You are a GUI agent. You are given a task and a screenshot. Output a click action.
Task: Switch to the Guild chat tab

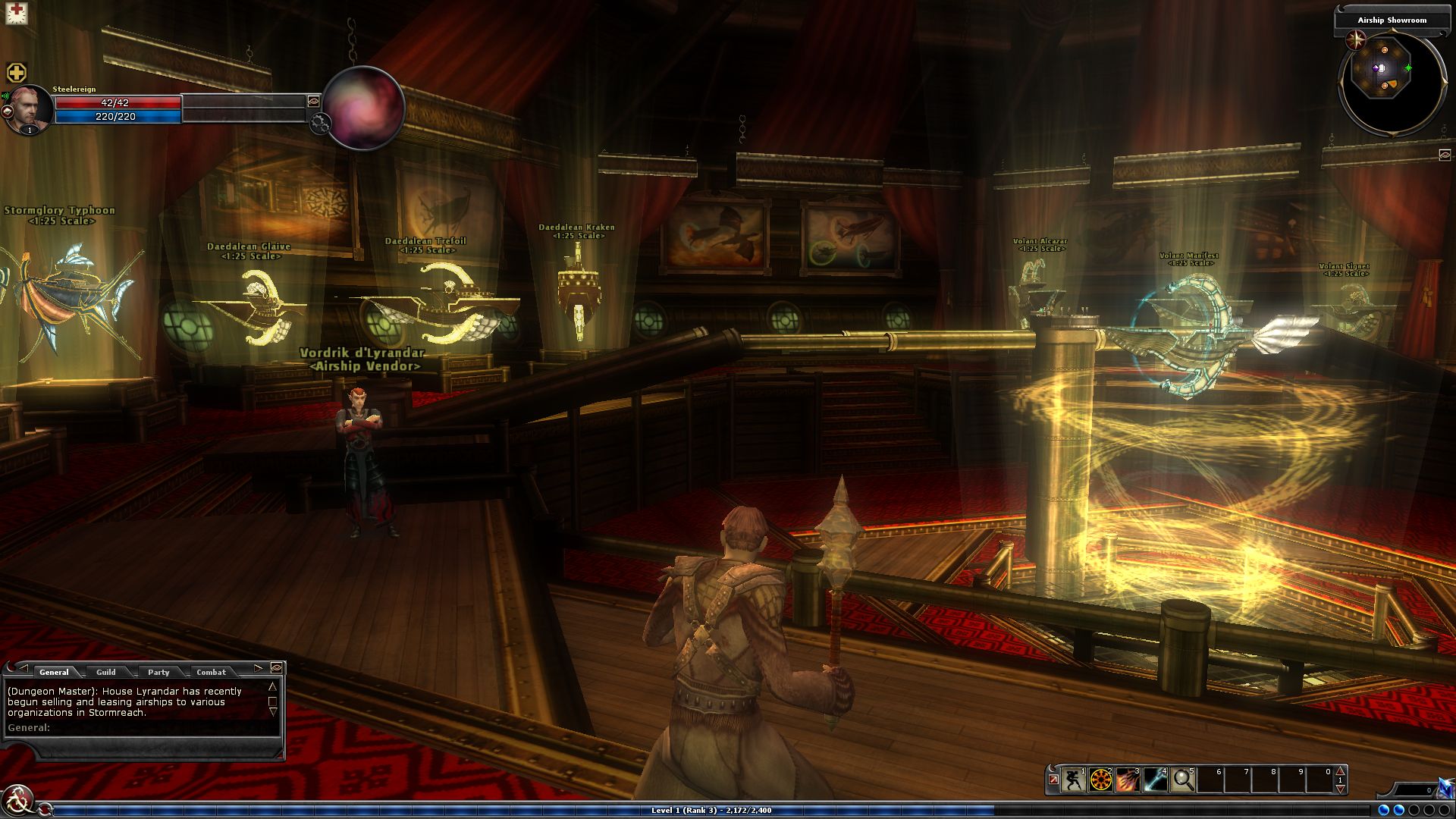tap(106, 672)
